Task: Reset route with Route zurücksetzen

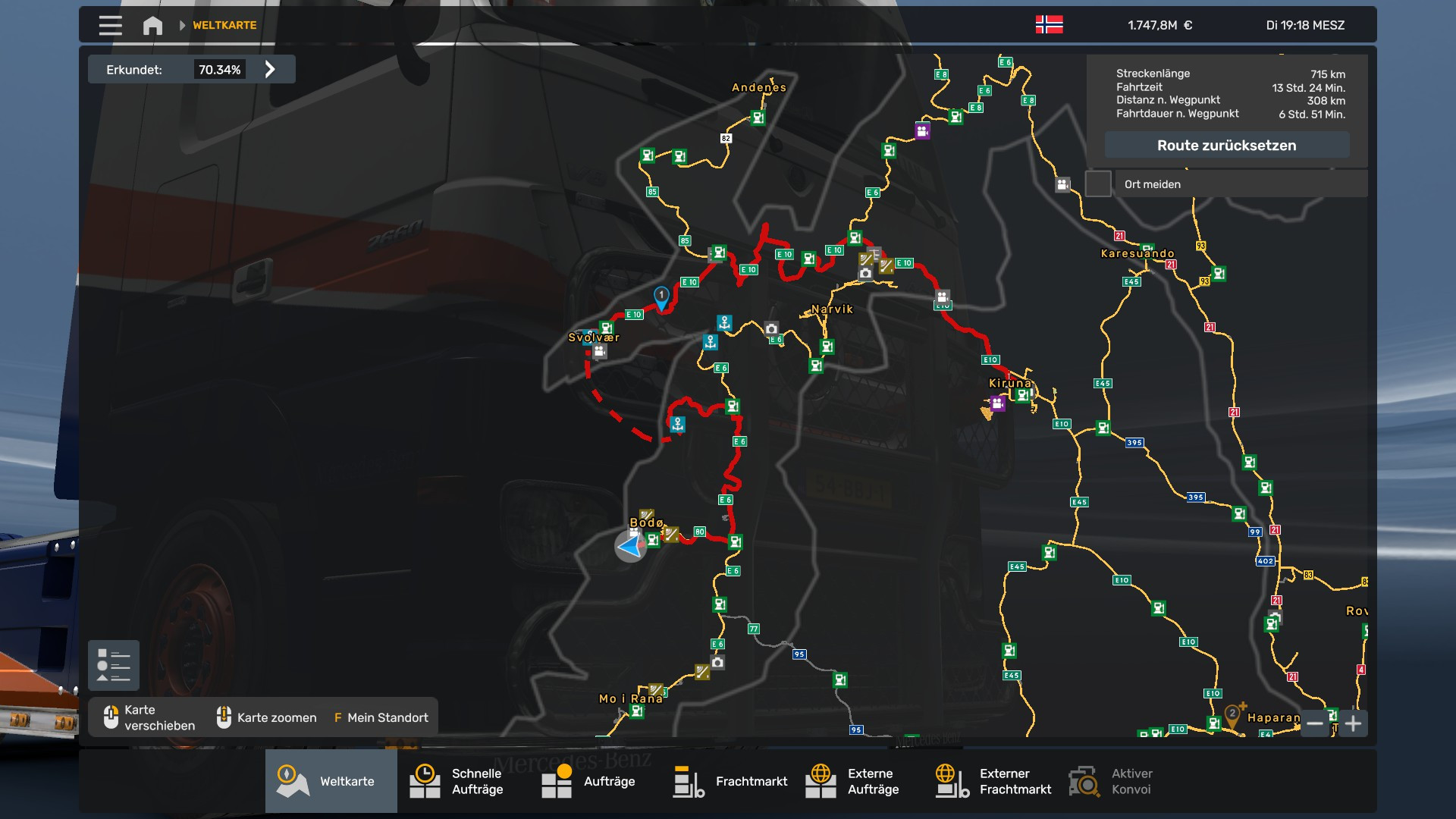Action: tap(1226, 146)
